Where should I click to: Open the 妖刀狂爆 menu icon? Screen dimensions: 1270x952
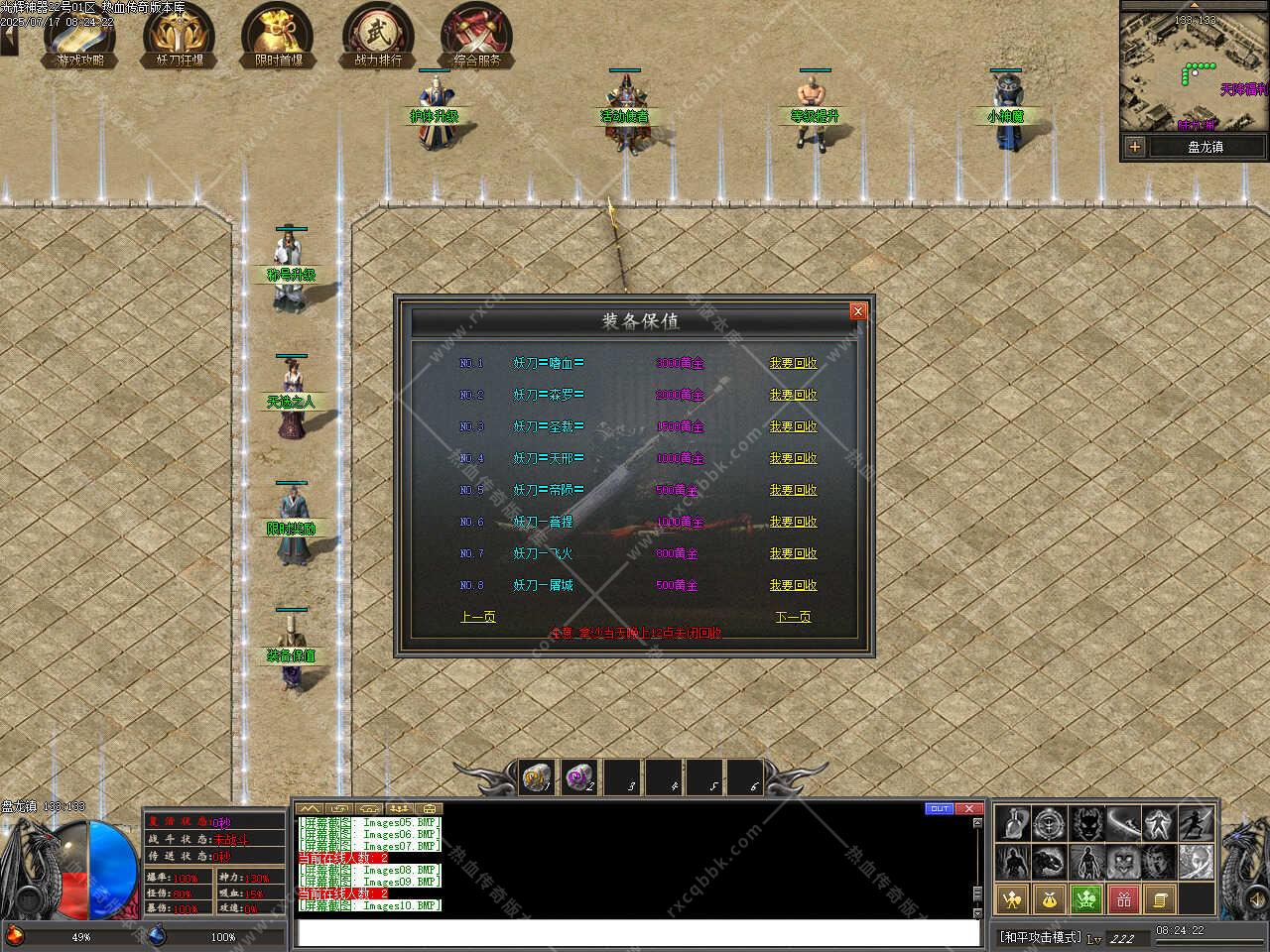point(180,36)
